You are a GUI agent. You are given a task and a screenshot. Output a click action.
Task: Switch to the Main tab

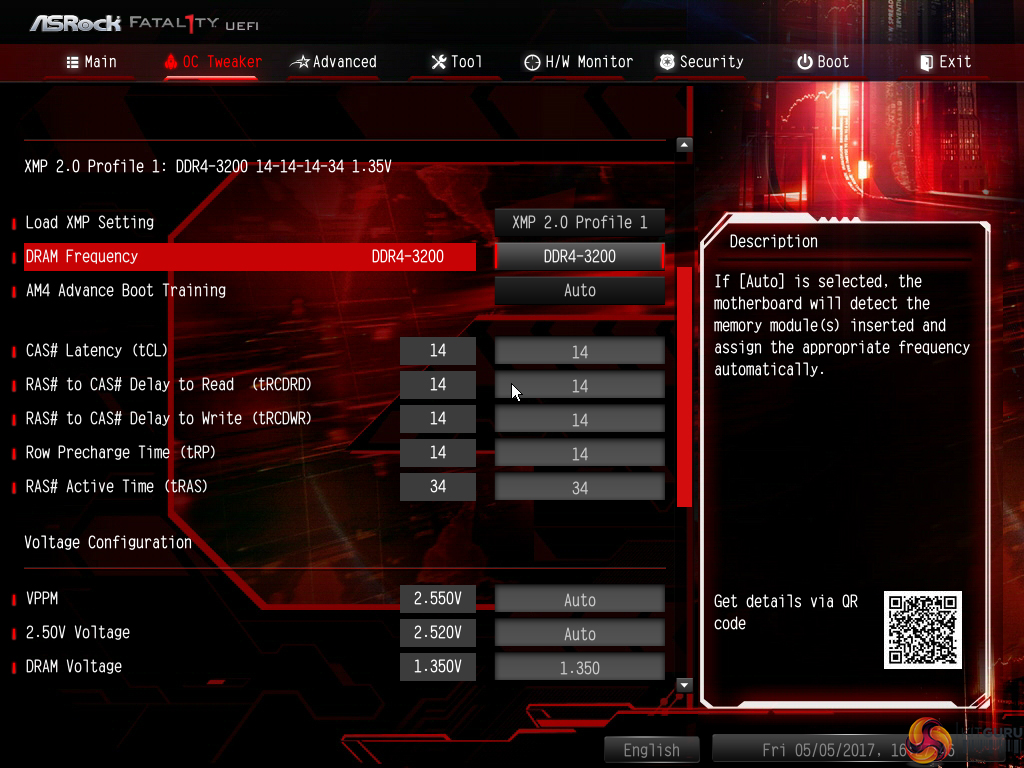(x=91, y=62)
